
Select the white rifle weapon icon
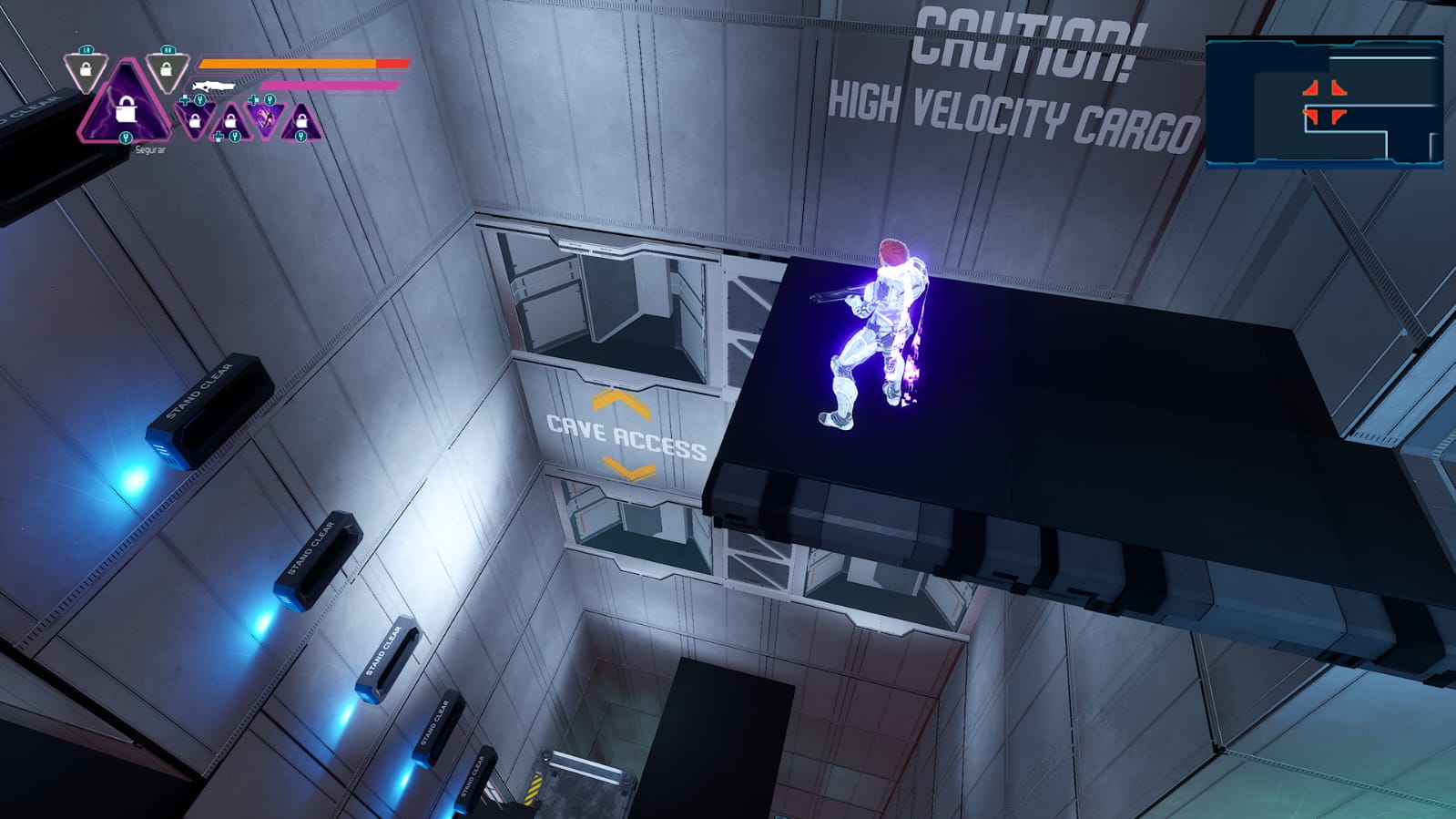click(x=214, y=86)
